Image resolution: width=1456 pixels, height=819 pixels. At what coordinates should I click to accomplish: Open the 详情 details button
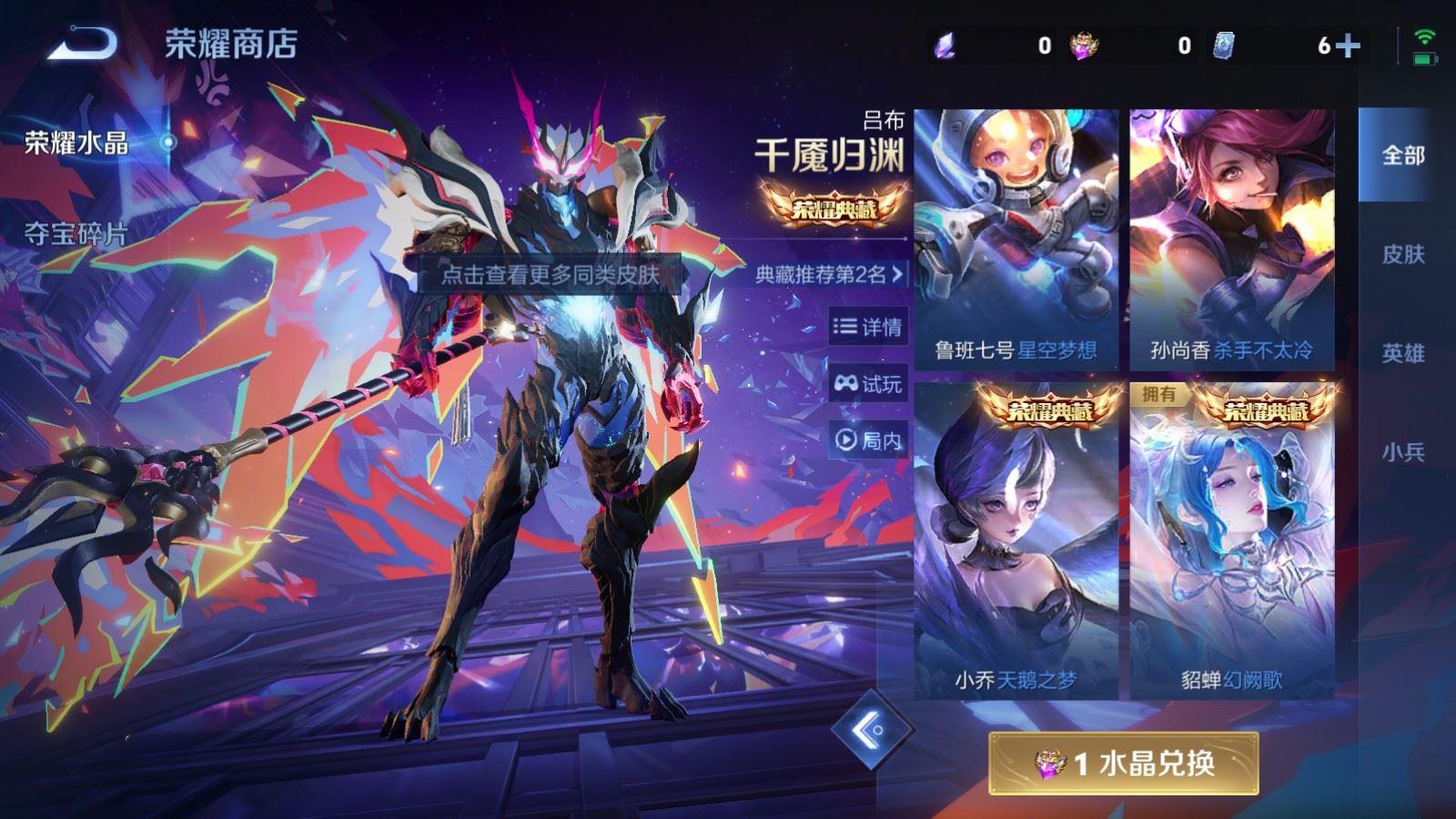[x=868, y=327]
